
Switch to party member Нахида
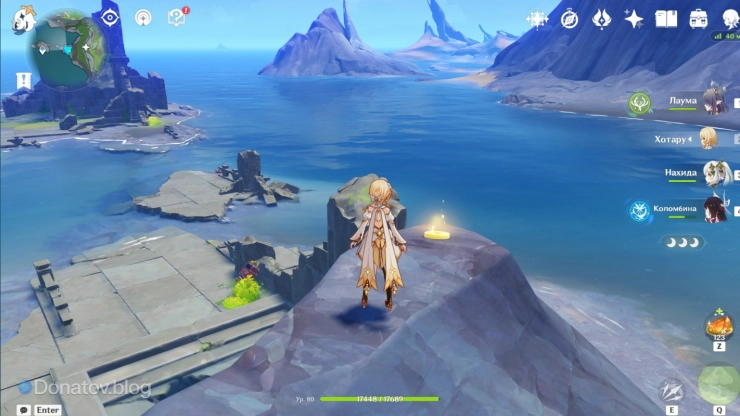[712, 173]
